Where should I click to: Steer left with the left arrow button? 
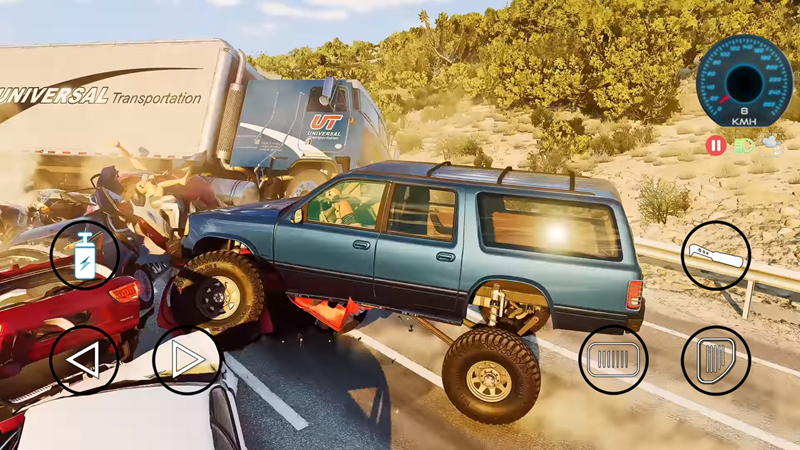pyautogui.click(x=83, y=360)
